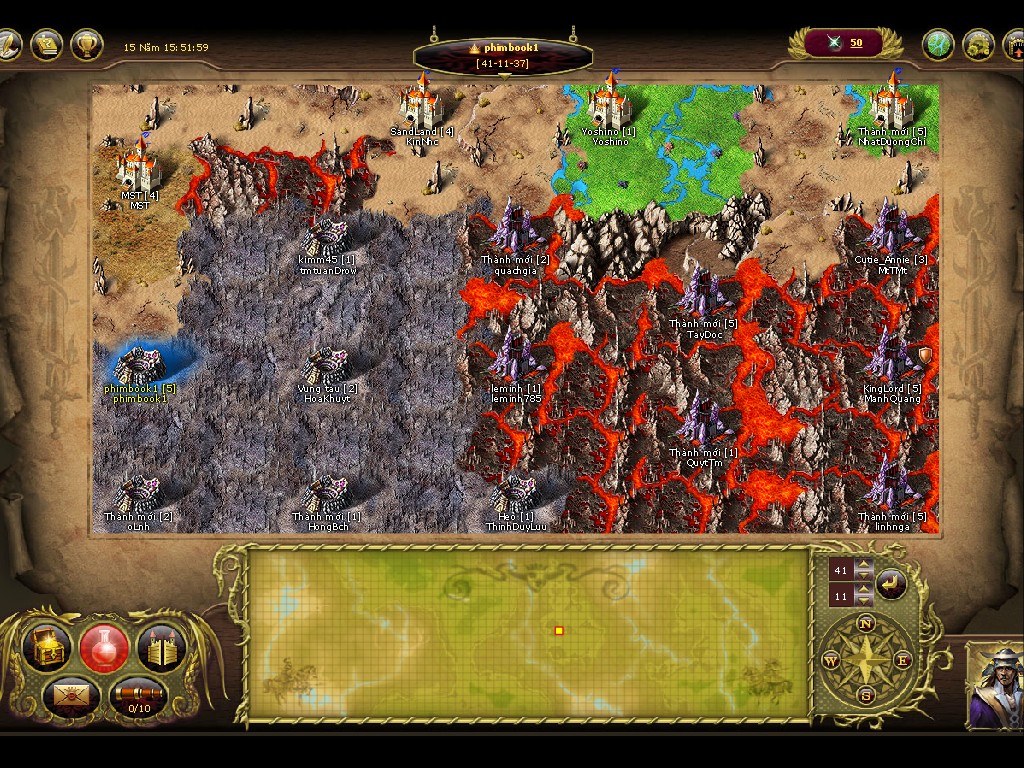Open the hero portrait in the corner

994,686
